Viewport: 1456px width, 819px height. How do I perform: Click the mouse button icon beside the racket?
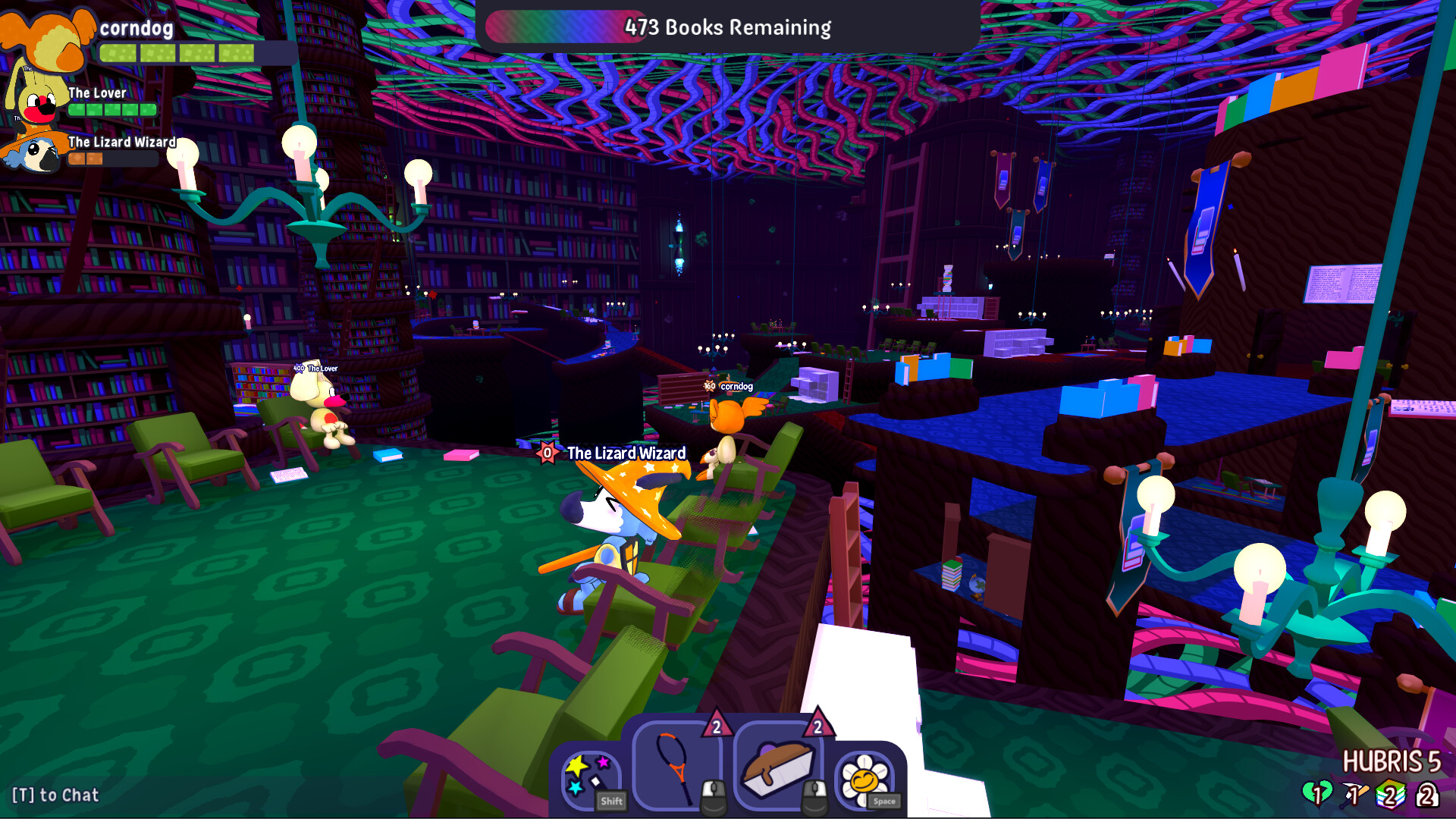[x=713, y=796]
